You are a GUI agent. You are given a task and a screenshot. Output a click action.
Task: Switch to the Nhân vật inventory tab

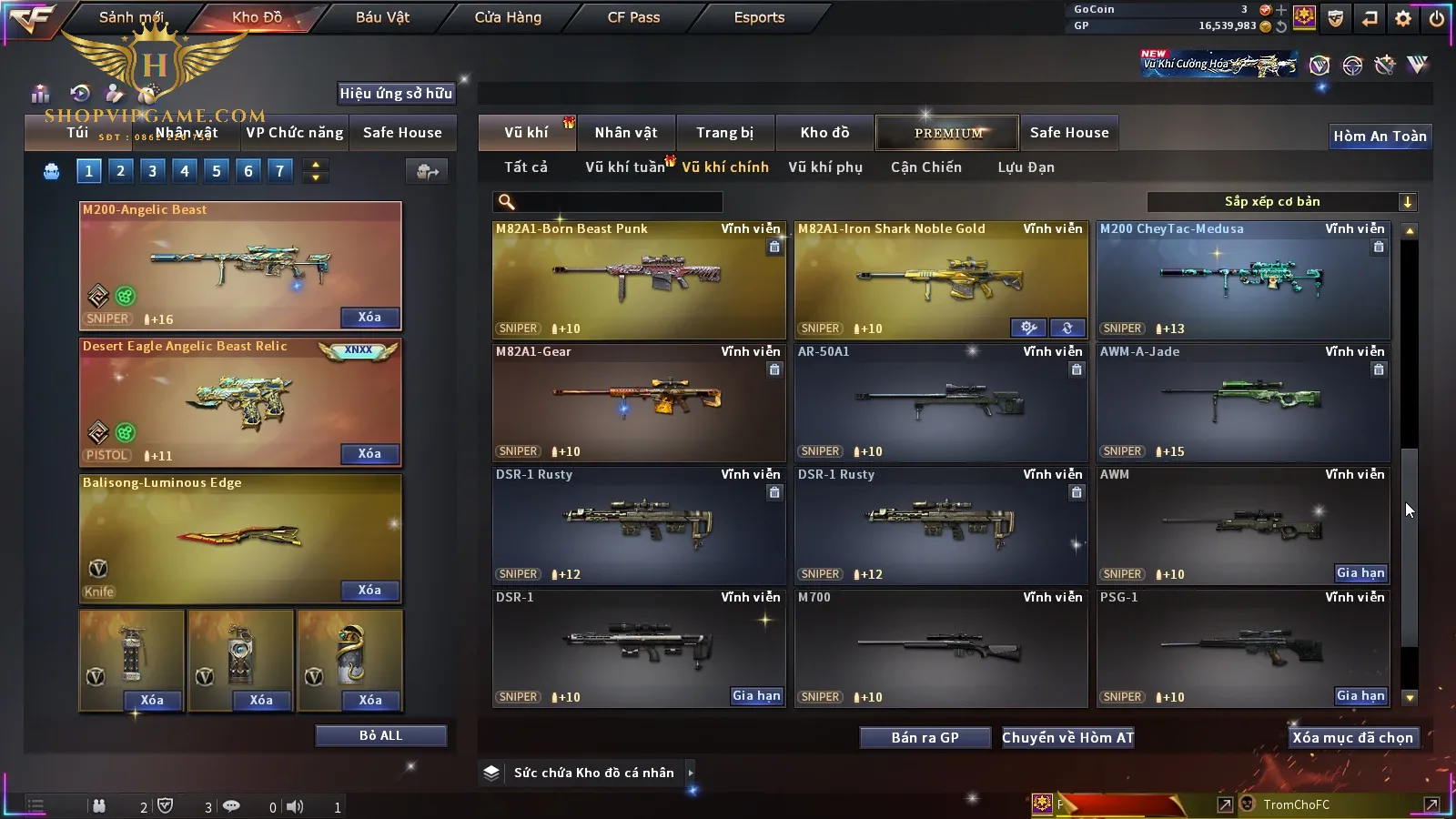626,133
